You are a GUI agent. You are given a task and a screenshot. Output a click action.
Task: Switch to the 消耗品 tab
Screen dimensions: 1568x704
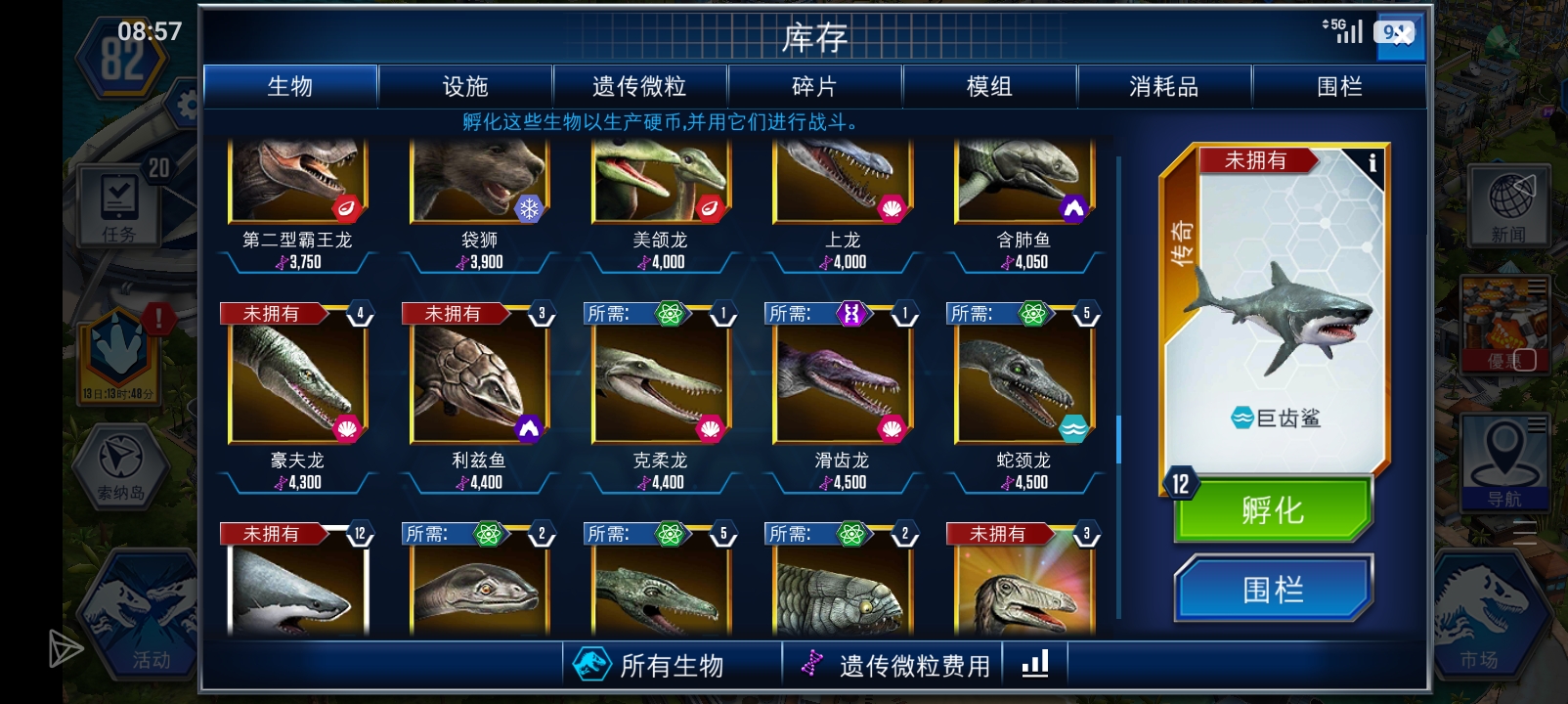(x=1165, y=86)
